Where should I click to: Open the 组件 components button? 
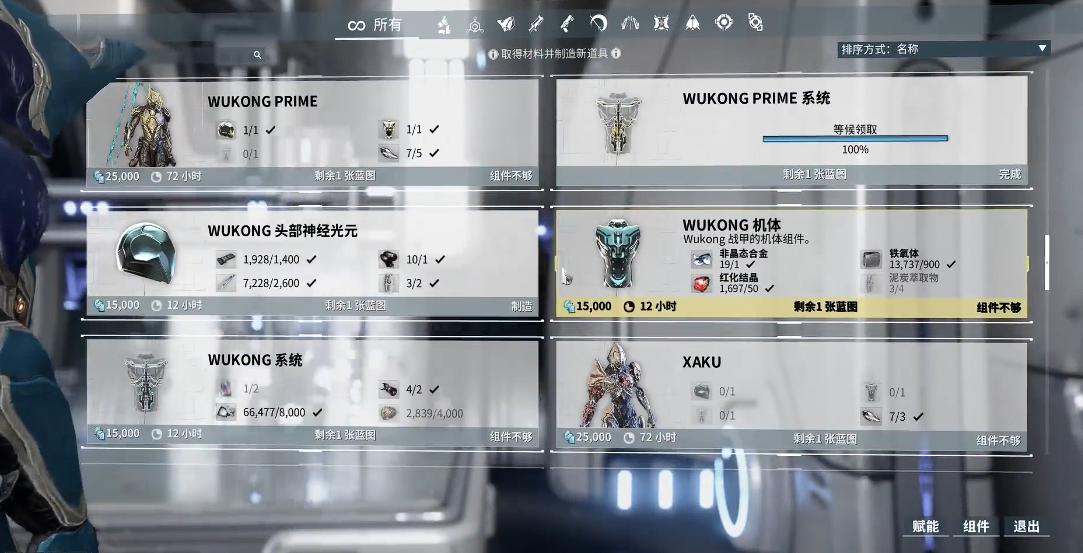976,527
